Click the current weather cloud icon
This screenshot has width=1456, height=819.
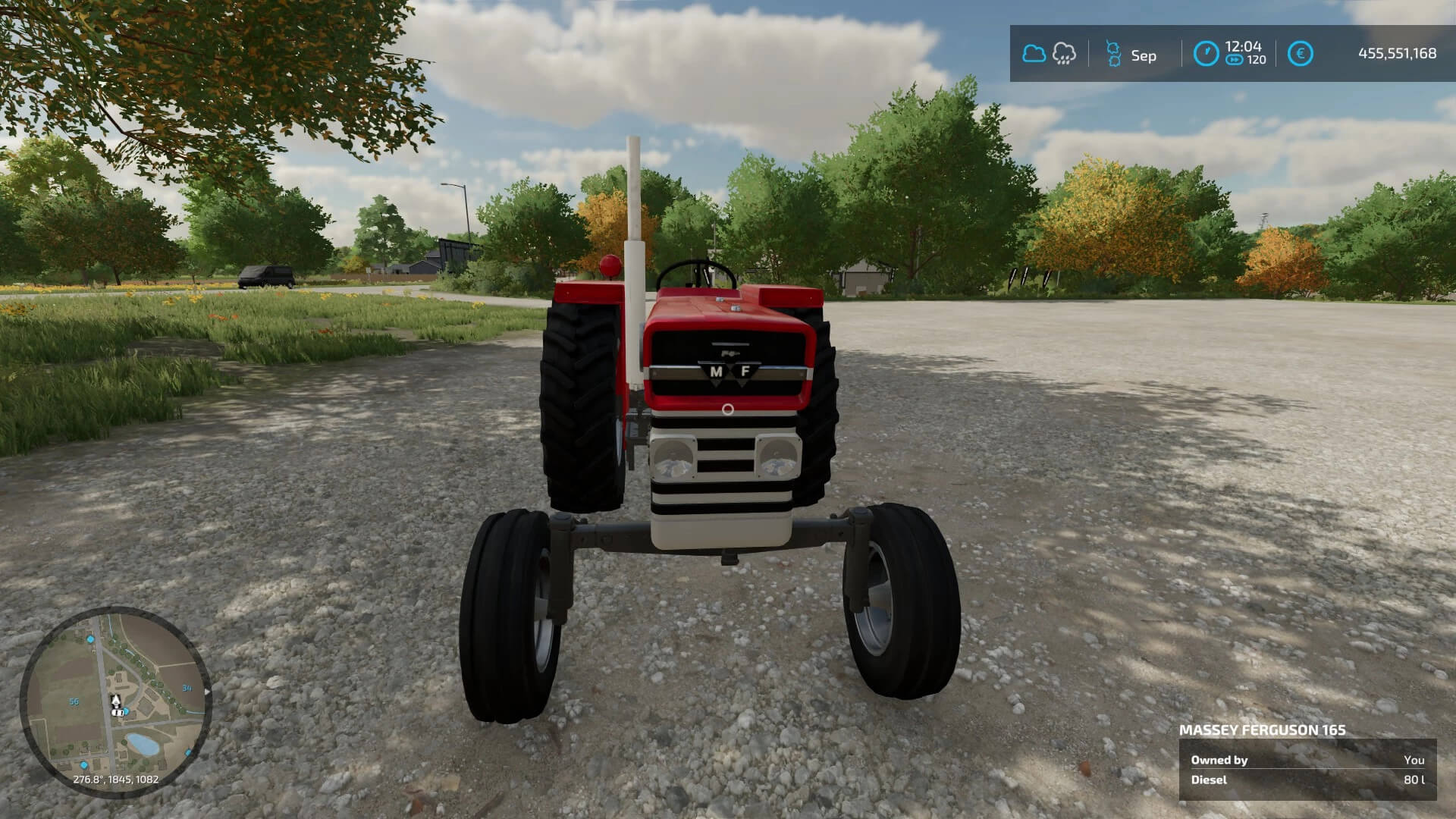pyautogui.click(x=1034, y=54)
